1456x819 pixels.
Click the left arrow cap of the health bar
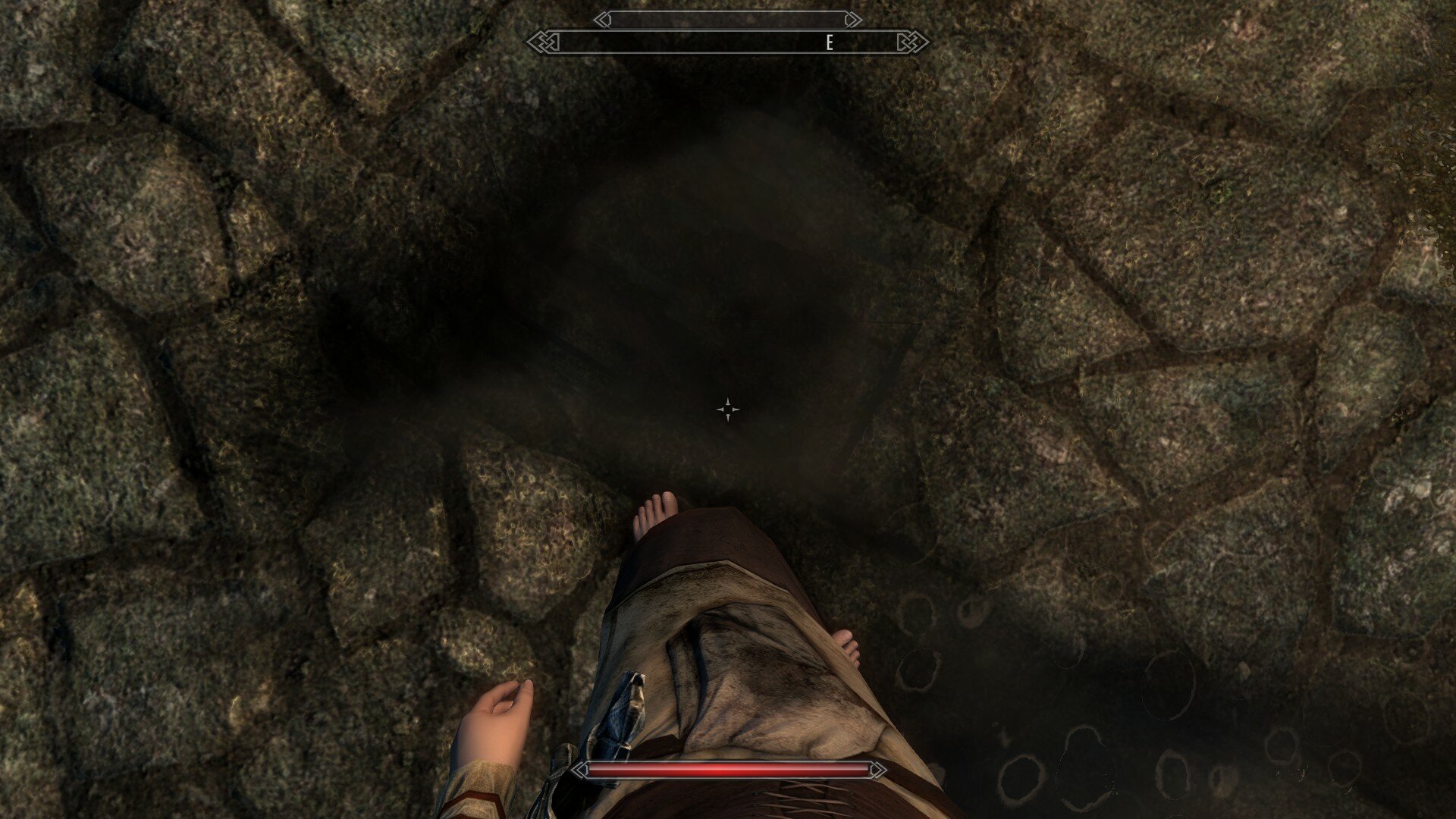tap(581, 769)
